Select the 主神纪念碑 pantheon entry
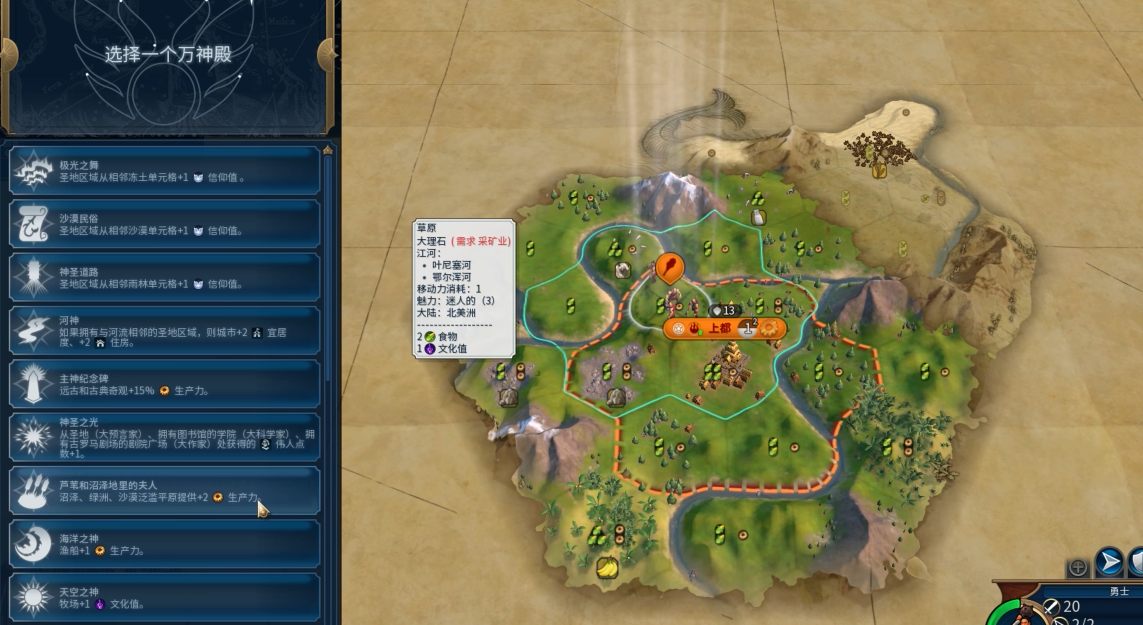 point(165,384)
